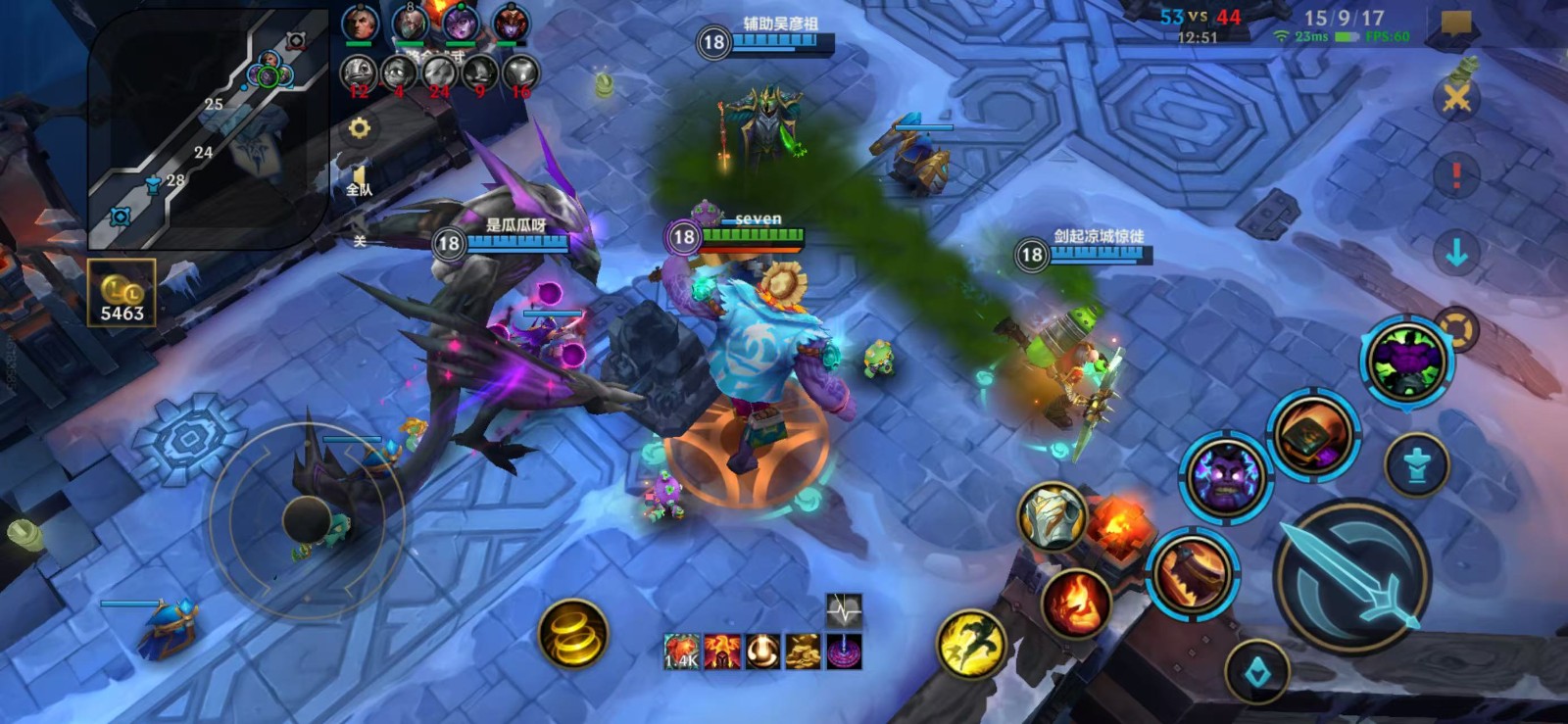This screenshot has width=1568, height=724.
Task: Open the gear settings menu
Action: tap(360, 128)
